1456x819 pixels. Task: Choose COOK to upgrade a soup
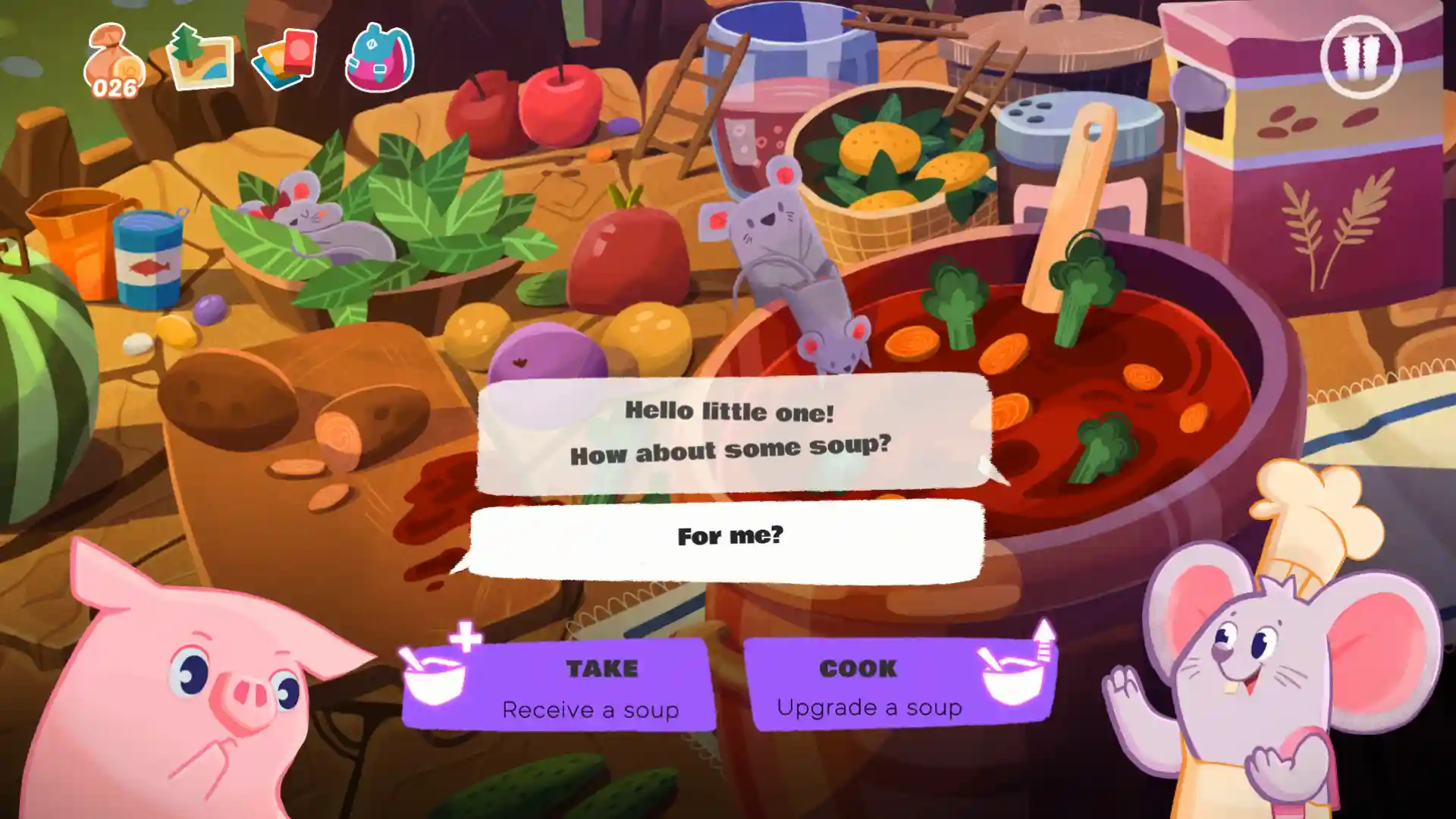point(900,686)
